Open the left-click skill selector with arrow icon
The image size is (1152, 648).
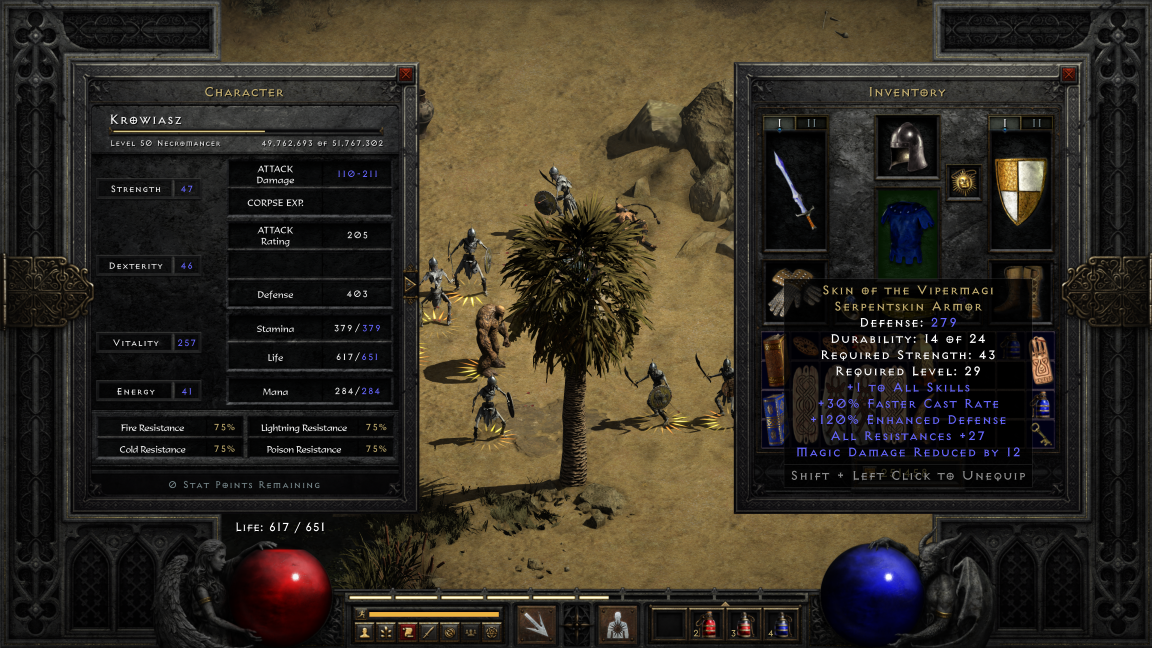(537, 624)
